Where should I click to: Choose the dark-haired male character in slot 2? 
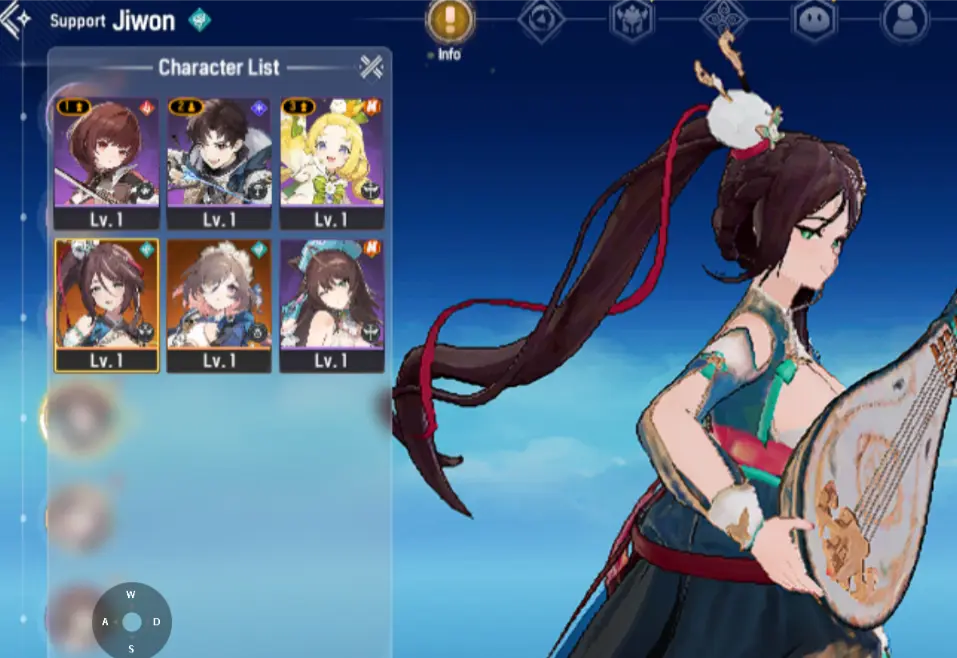click(x=219, y=162)
